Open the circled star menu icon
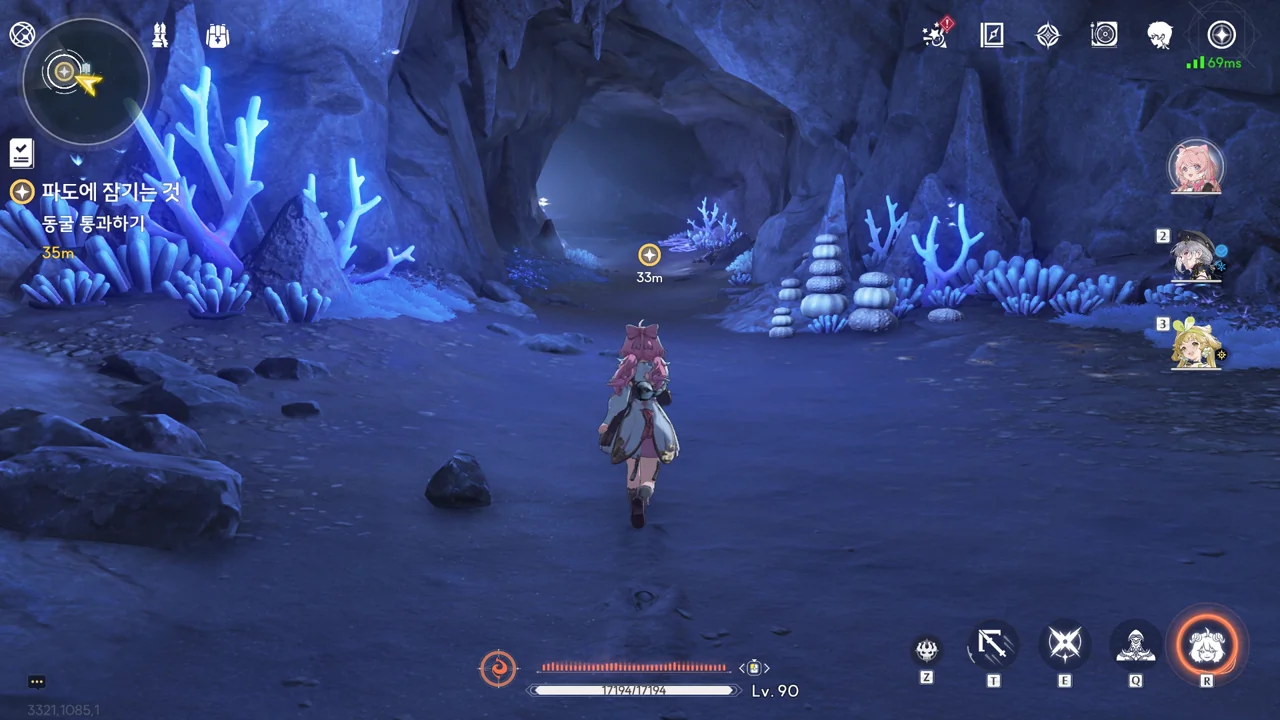 (x=1221, y=35)
